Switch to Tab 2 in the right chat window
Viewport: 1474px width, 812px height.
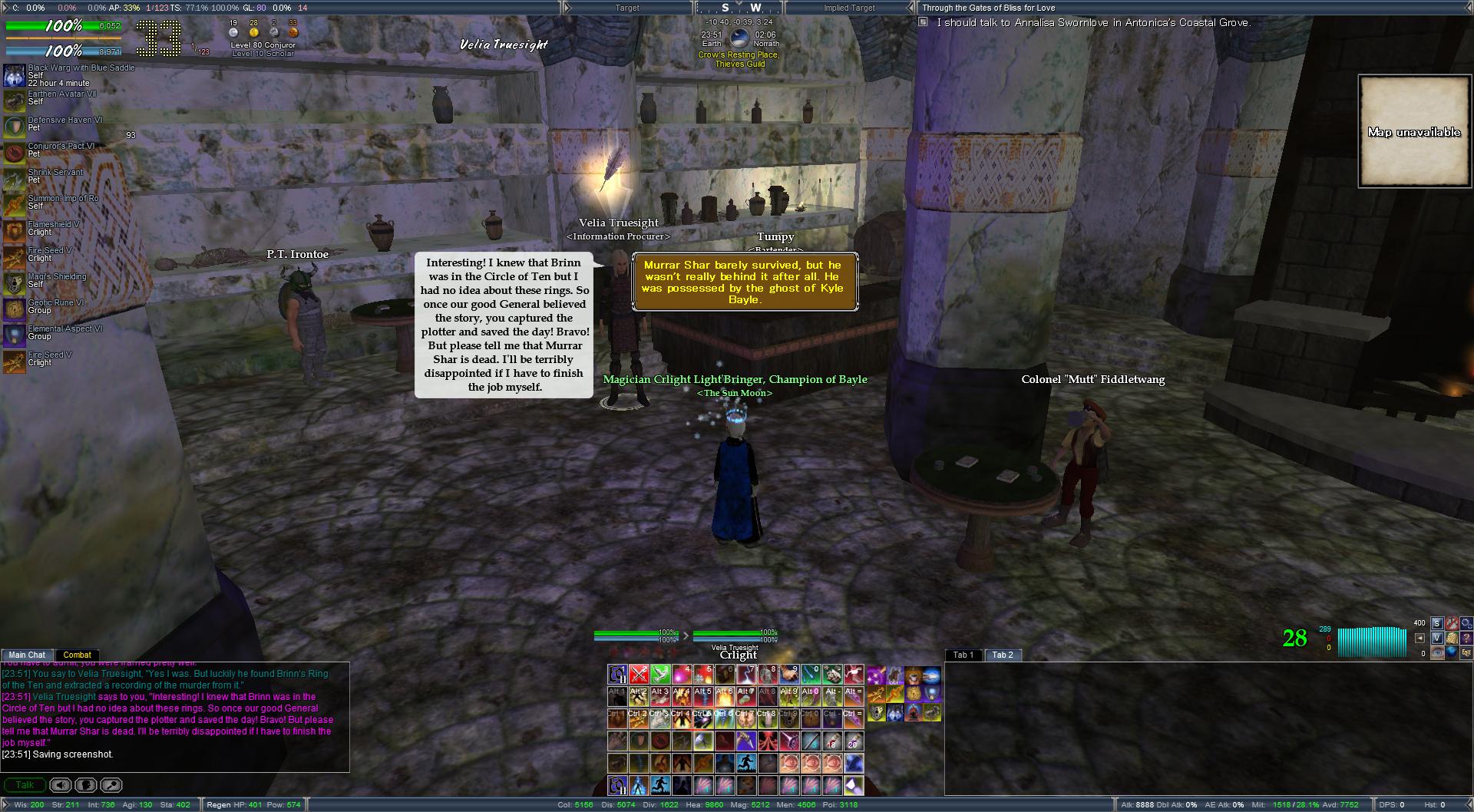(1002, 655)
